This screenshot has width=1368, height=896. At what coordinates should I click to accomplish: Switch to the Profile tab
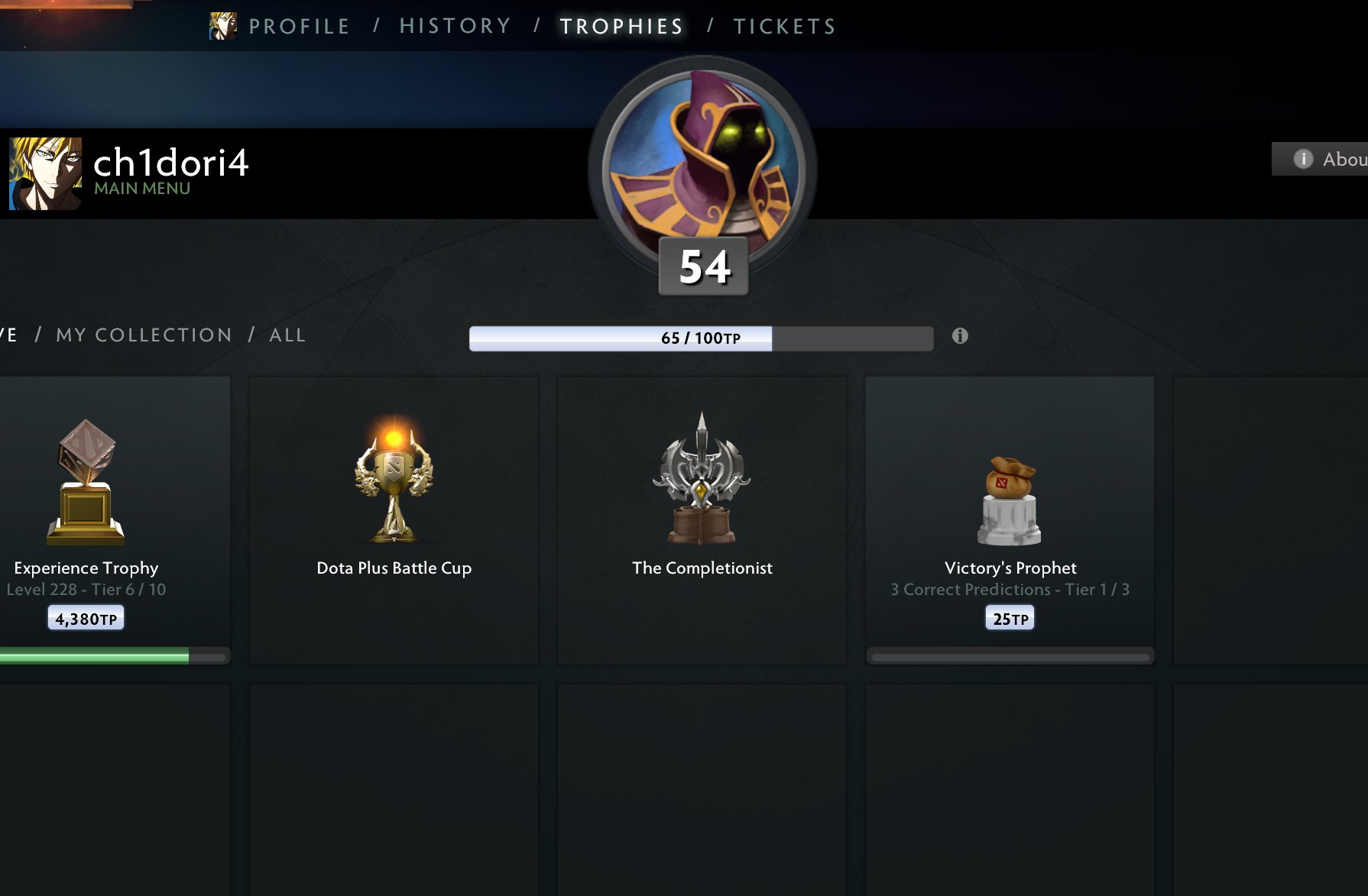(x=299, y=27)
